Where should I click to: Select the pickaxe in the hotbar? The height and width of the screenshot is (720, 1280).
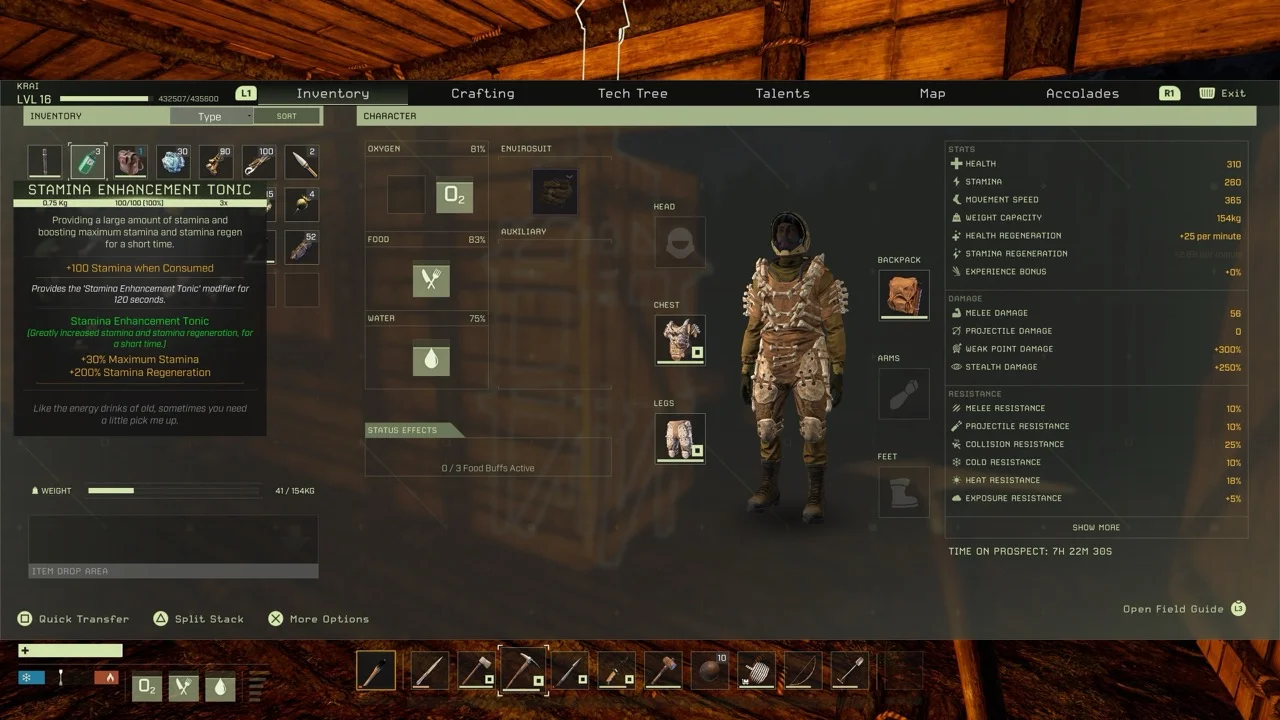(x=523, y=670)
